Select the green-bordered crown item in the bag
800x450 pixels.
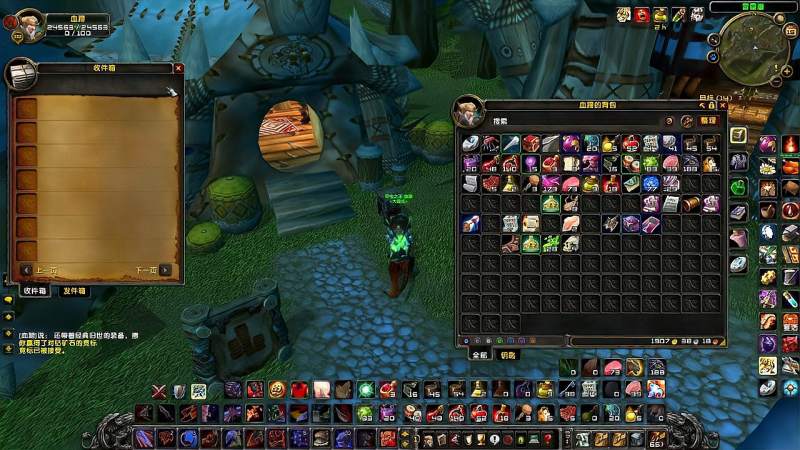pyautogui.click(x=550, y=204)
